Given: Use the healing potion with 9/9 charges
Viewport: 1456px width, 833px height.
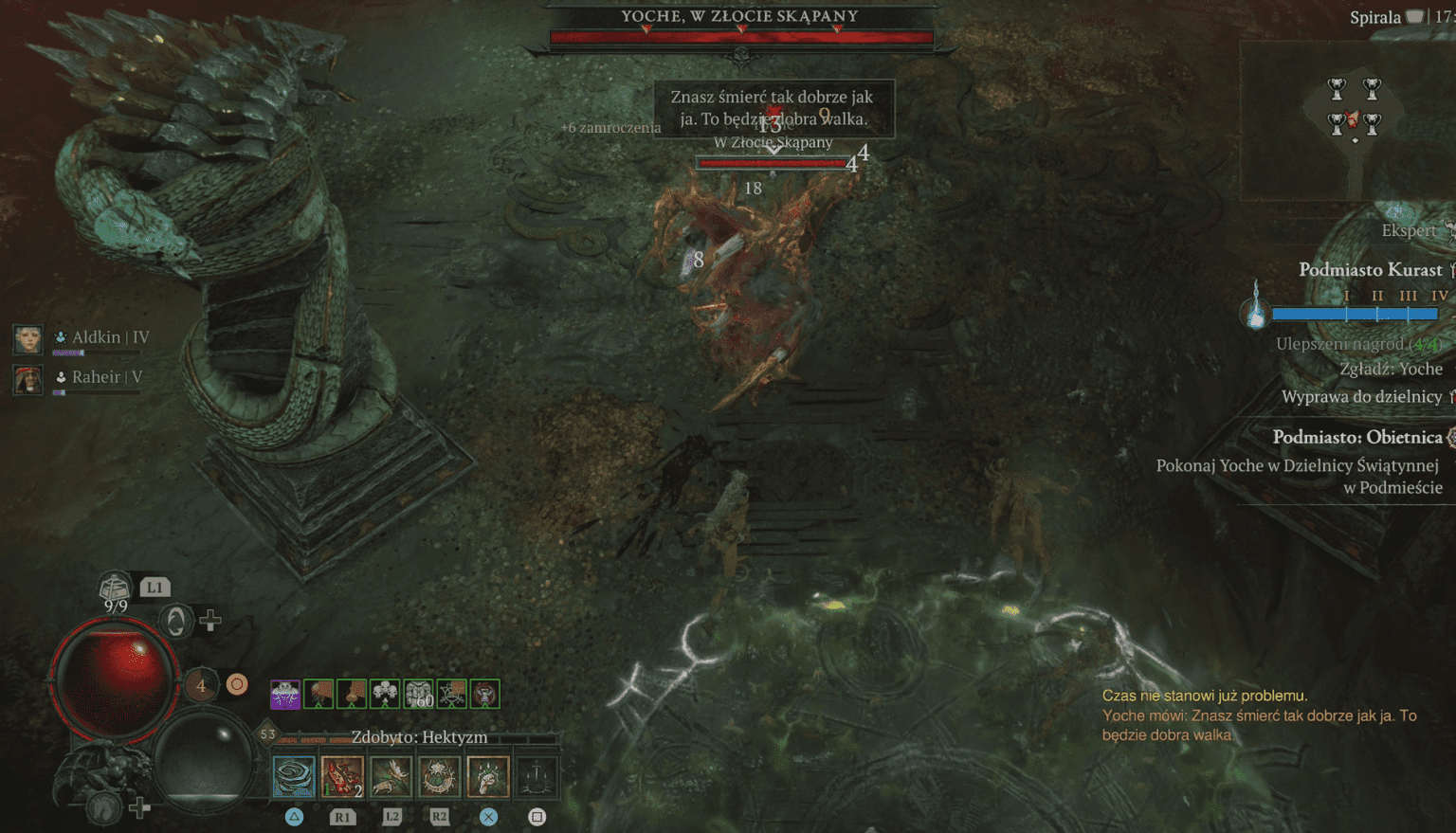Looking at the screenshot, I should [115, 589].
